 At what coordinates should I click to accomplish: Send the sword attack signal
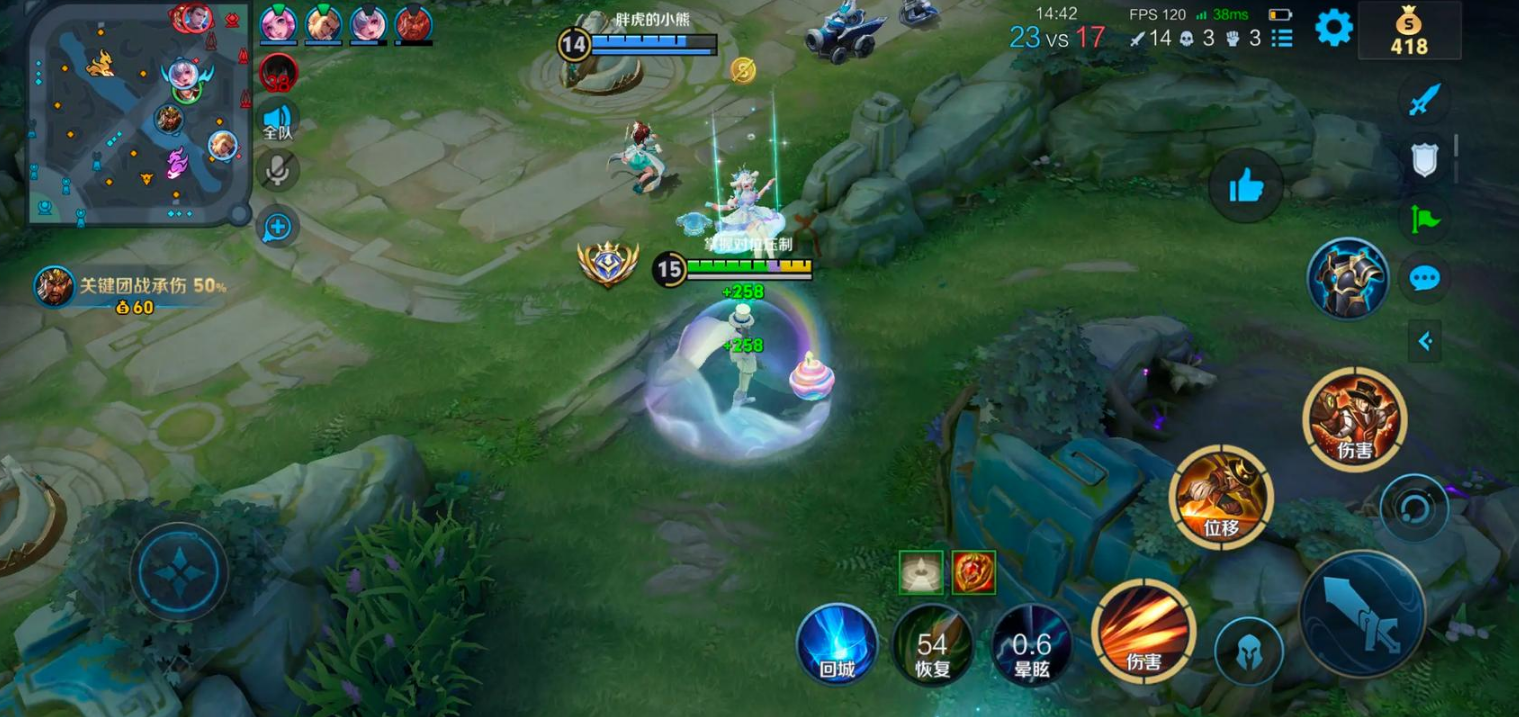pyautogui.click(x=1424, y=100)
